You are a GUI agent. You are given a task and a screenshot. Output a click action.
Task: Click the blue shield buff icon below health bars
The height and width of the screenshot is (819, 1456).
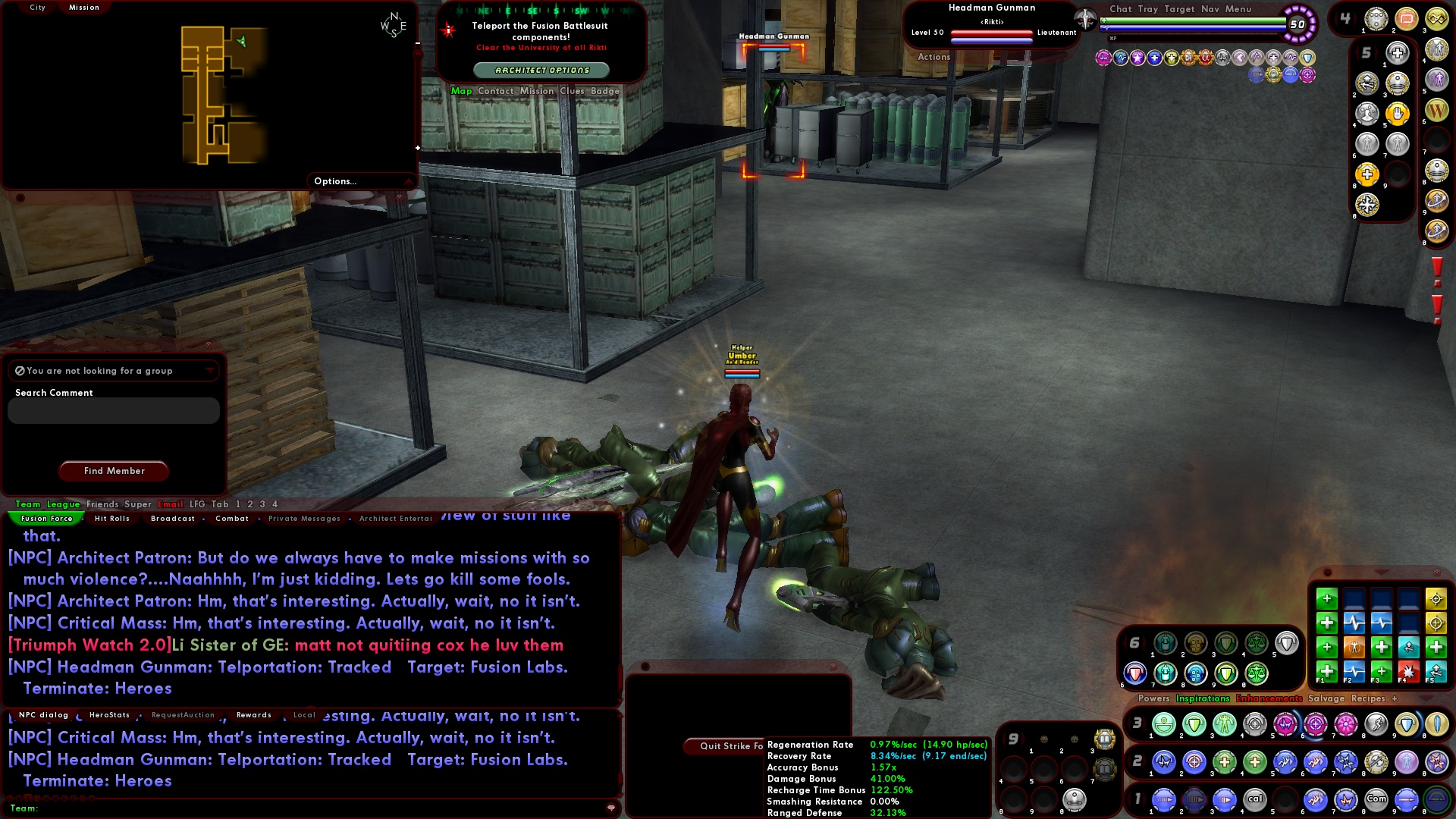1307,58
